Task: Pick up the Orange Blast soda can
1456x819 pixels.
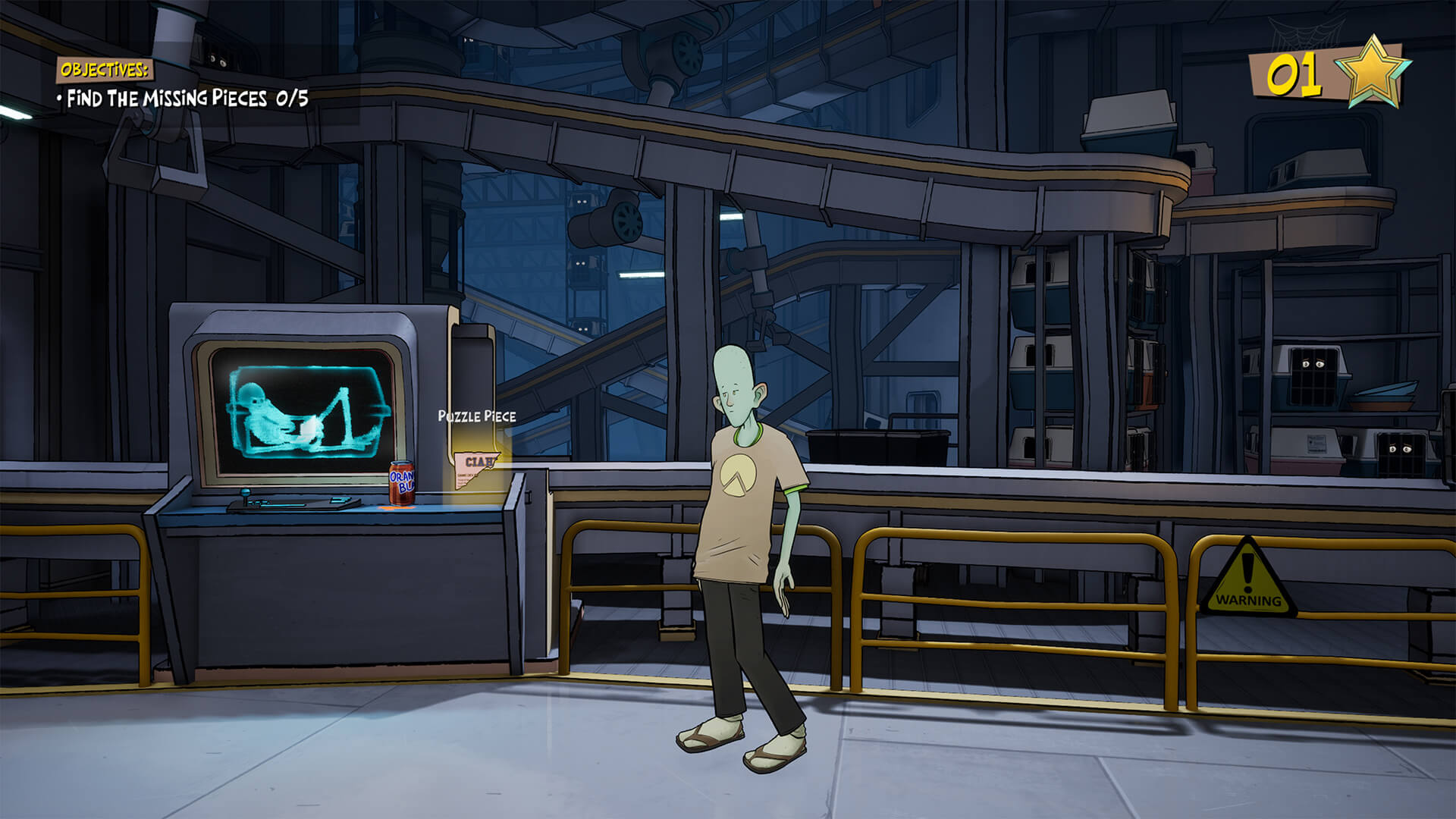Action: 402,482
